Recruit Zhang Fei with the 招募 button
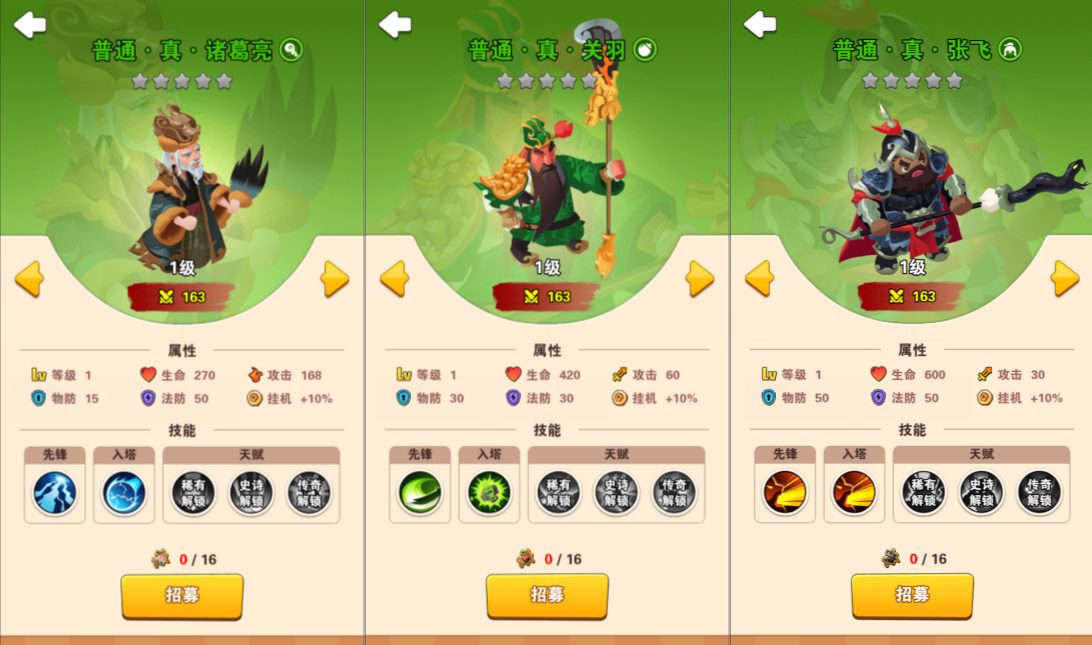1092x645 pixels. click(912, 596)
